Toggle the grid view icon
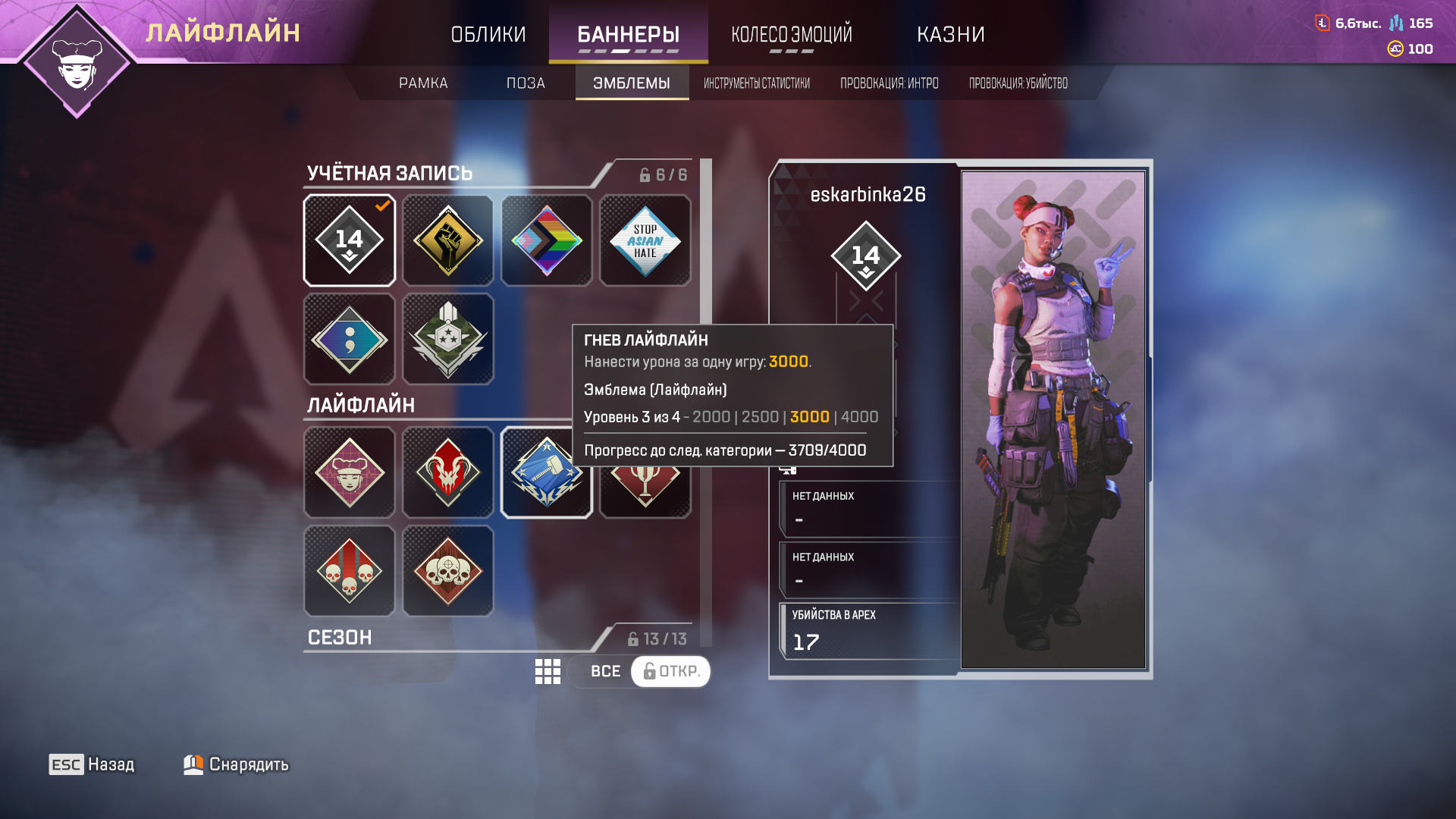 pyautogui.click(x=548, y=671)
